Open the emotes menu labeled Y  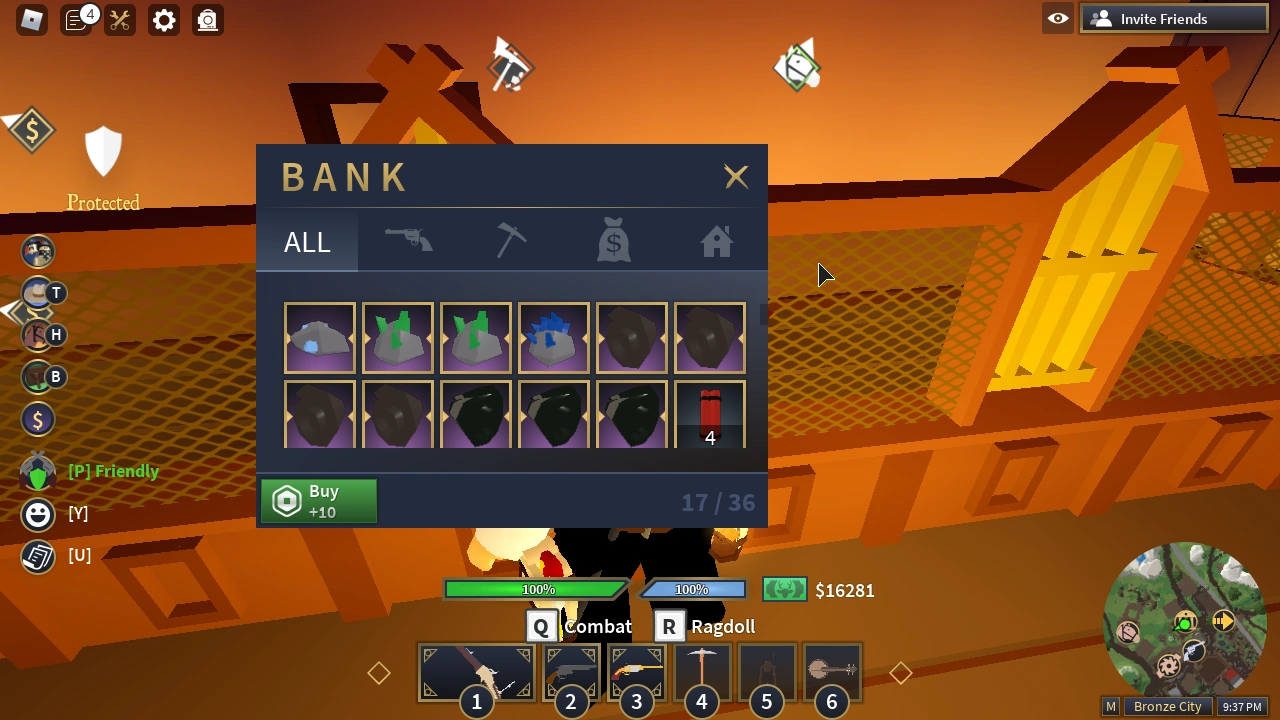37,514
